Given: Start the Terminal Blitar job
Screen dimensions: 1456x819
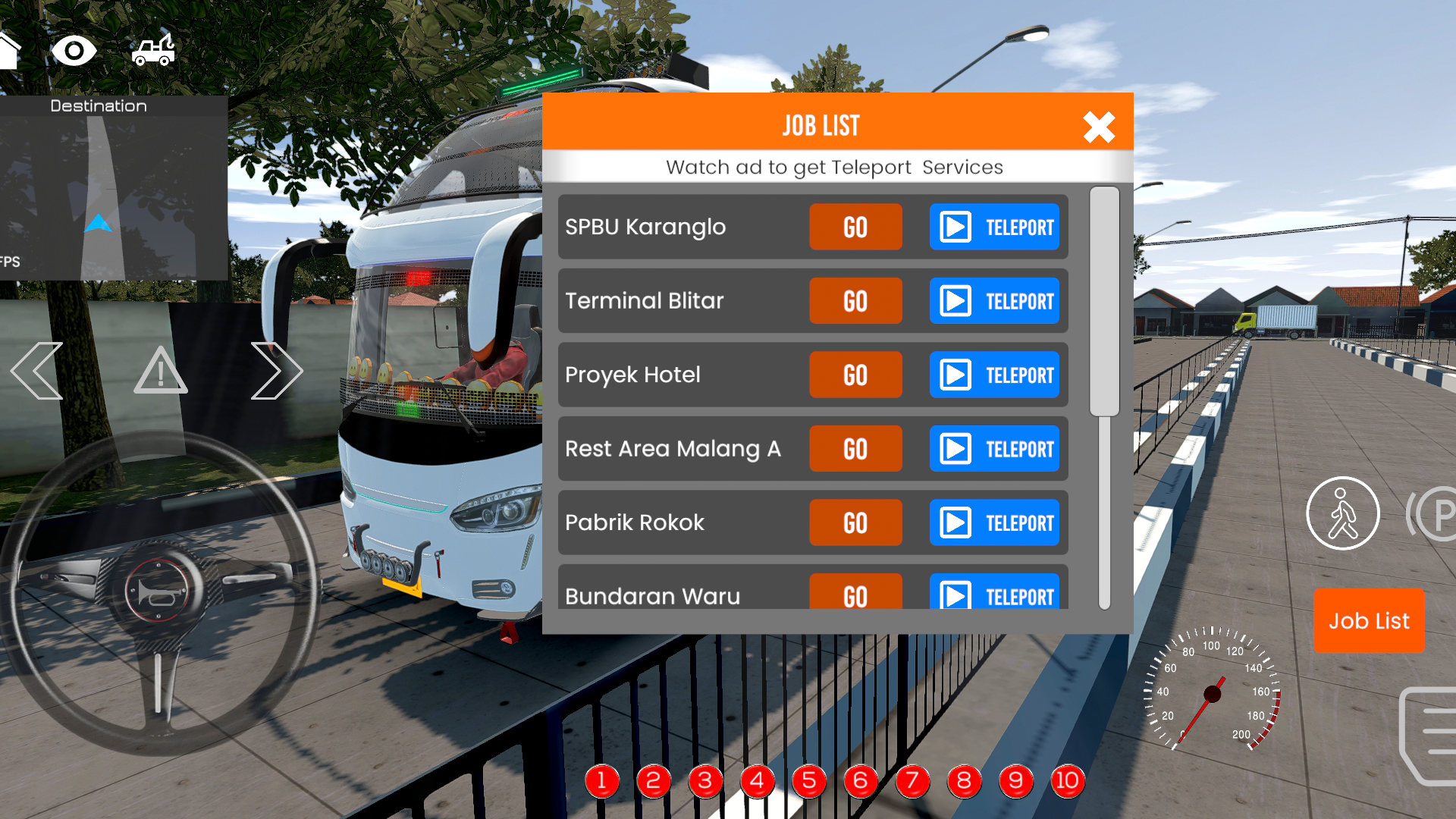Looking at the screenshot, I should (855, 301).
